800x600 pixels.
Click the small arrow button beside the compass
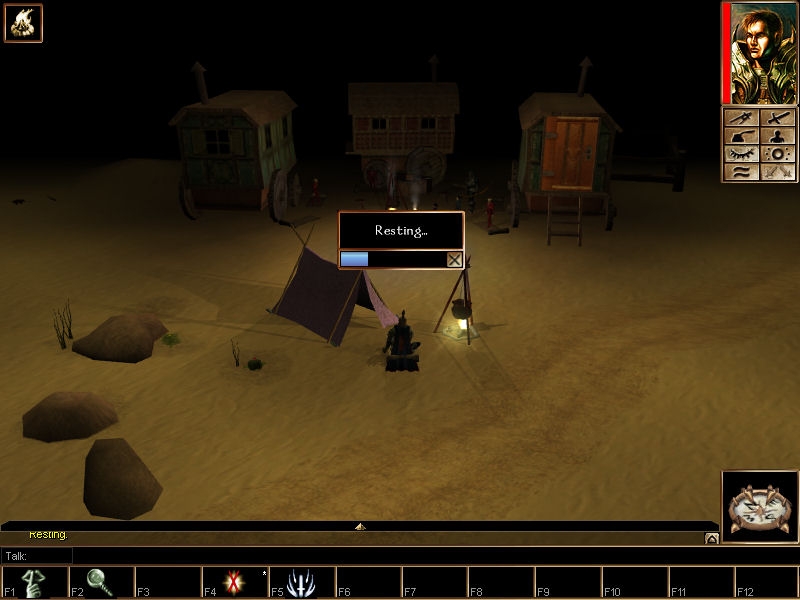tap(711, 538)
